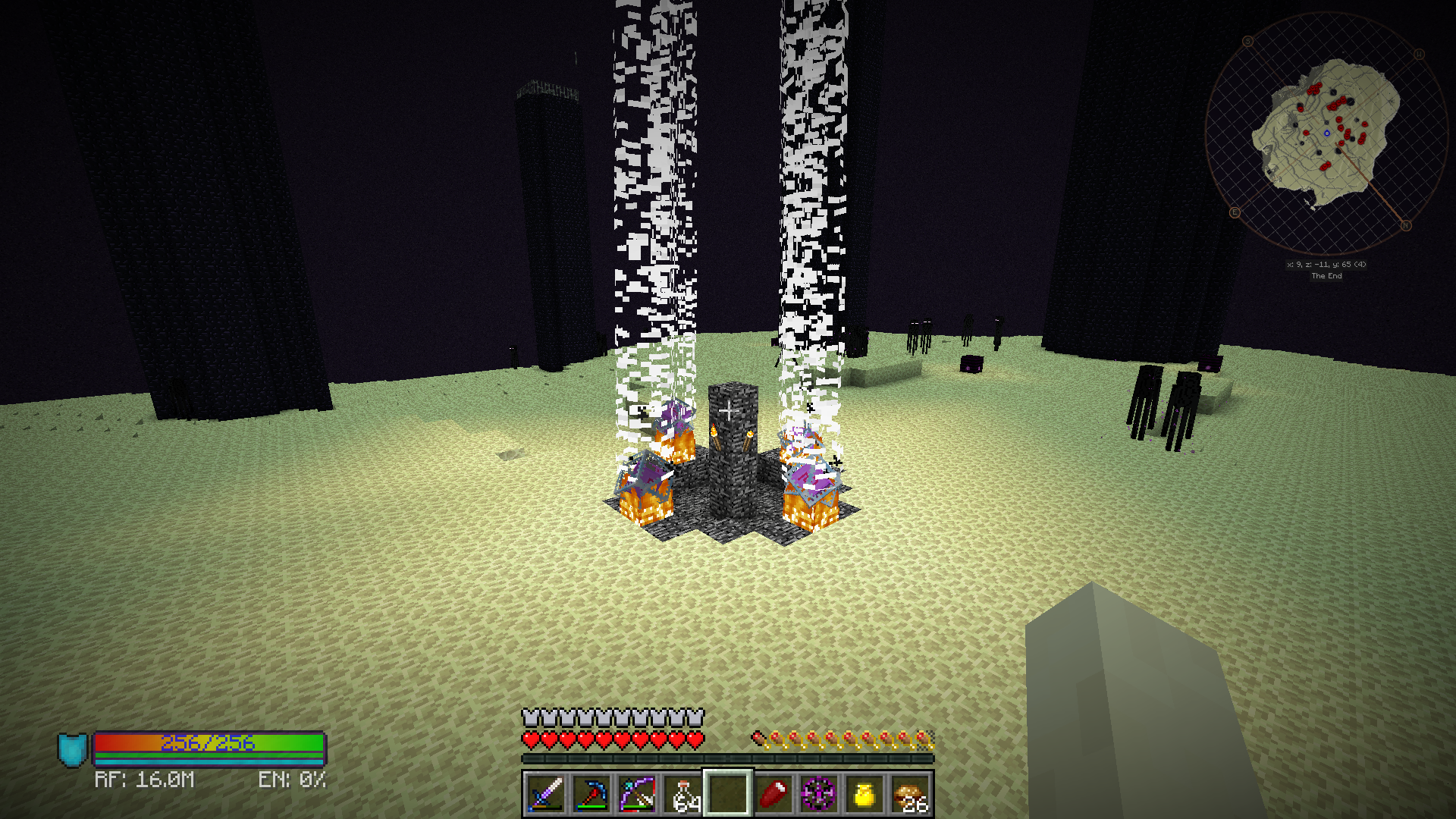1456x819 pixels.
Task: Click the blue player marker on minimap
Action: pyautogui.click(x=1327, y=133)
